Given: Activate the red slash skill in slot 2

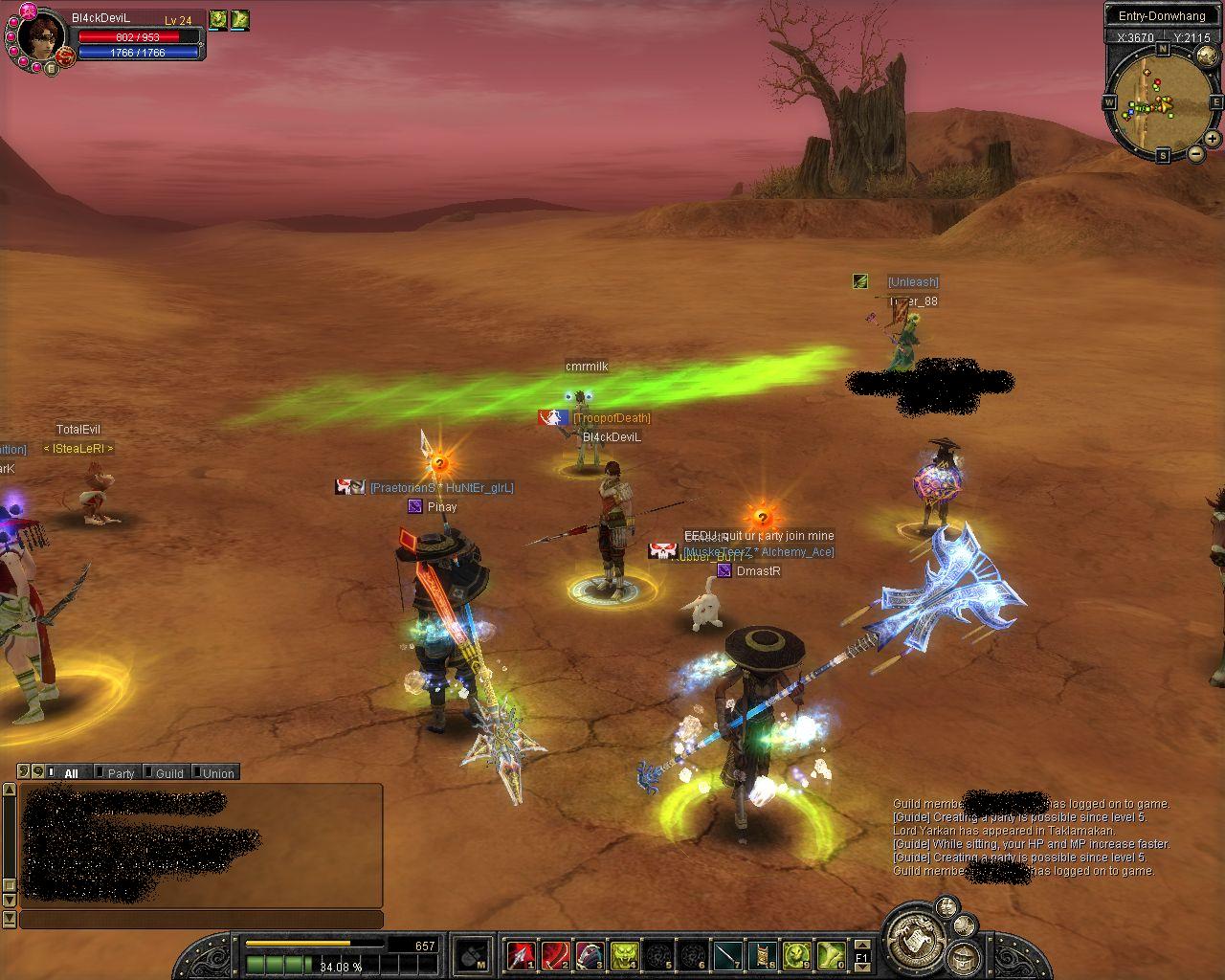Looking at the screenshot, I should pos(555,955).
